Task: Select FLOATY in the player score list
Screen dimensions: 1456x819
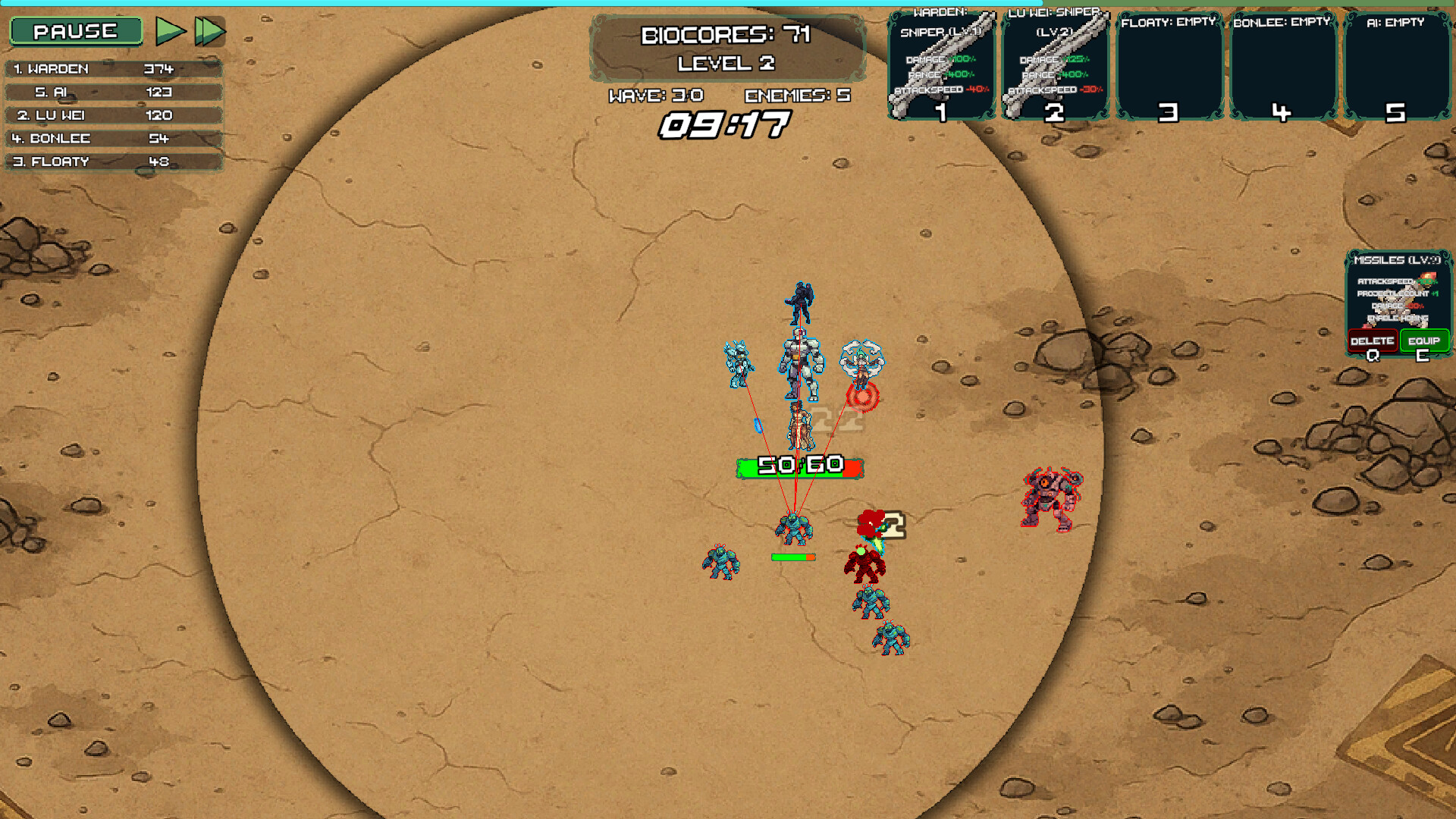Action: (x=114, y=161)
